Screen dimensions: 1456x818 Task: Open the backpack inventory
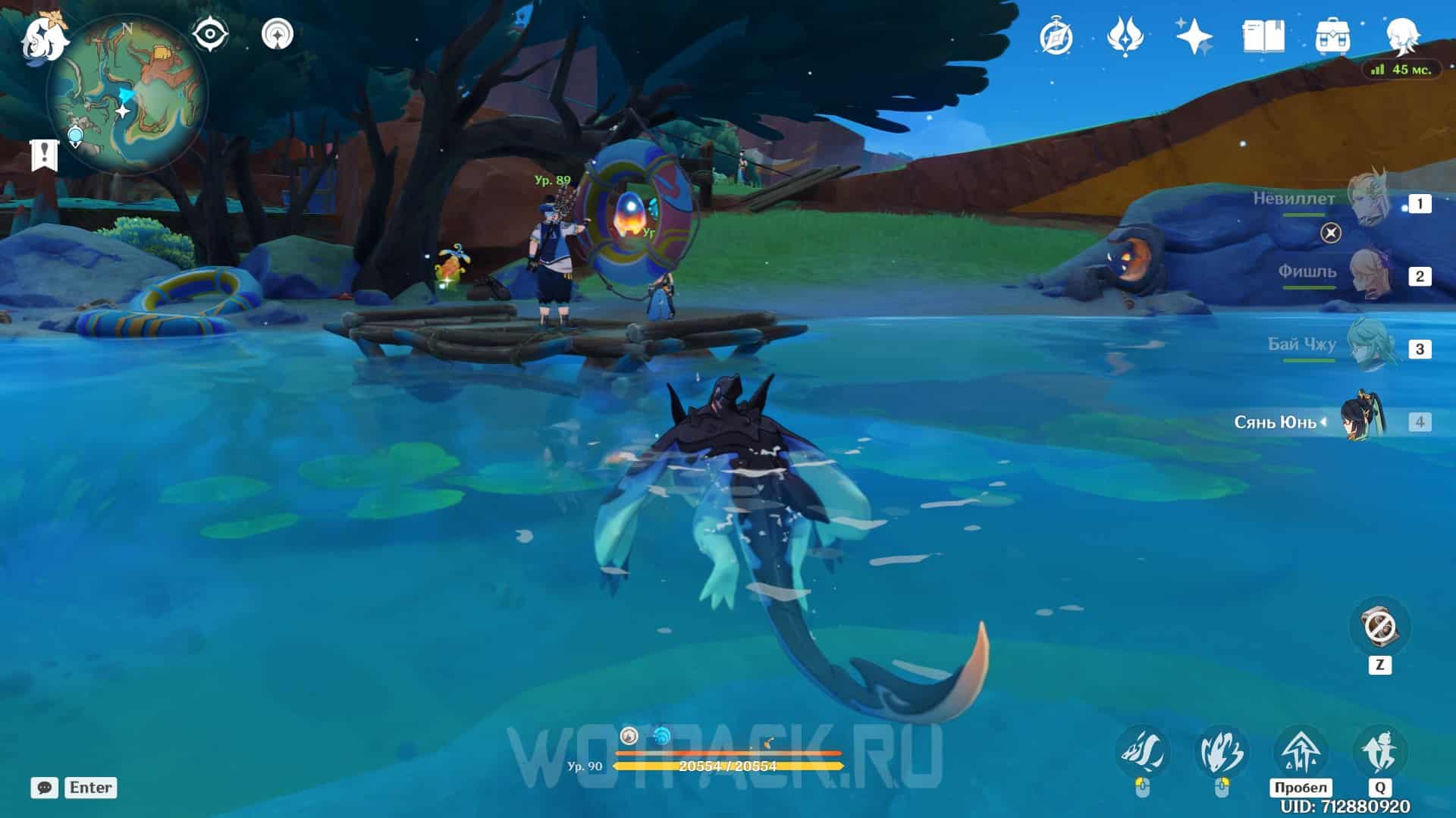pos(1332,36)
